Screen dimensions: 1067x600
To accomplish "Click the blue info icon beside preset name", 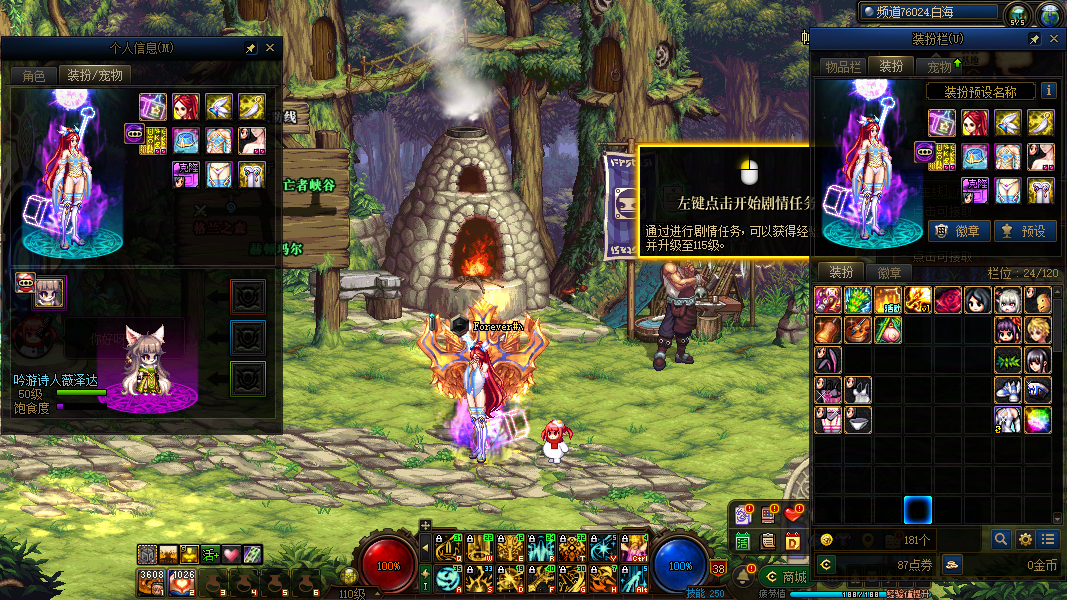I will (1048, 91).
